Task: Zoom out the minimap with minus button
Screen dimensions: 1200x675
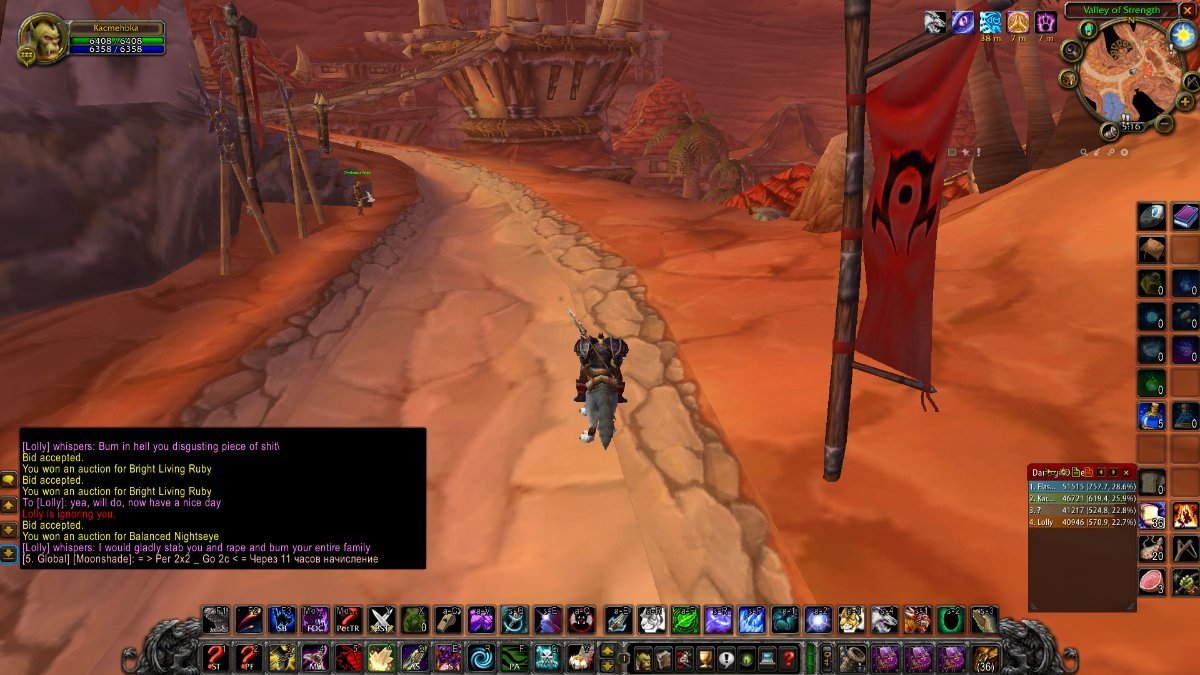Action: click(x=1165, y=124)
